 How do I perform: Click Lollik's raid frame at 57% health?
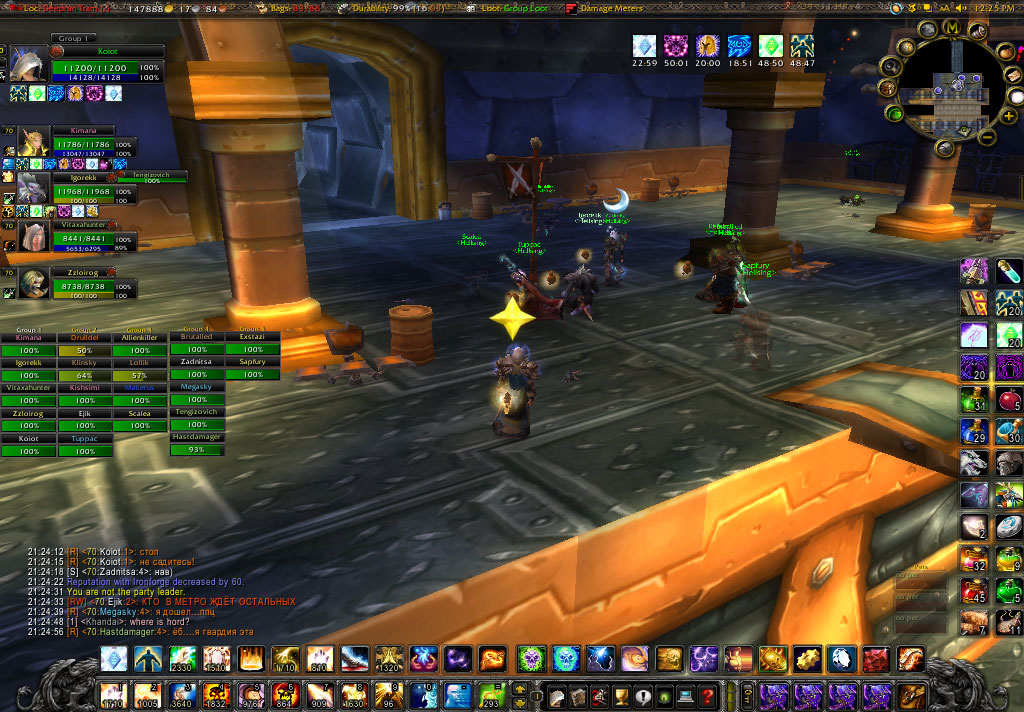139,376
